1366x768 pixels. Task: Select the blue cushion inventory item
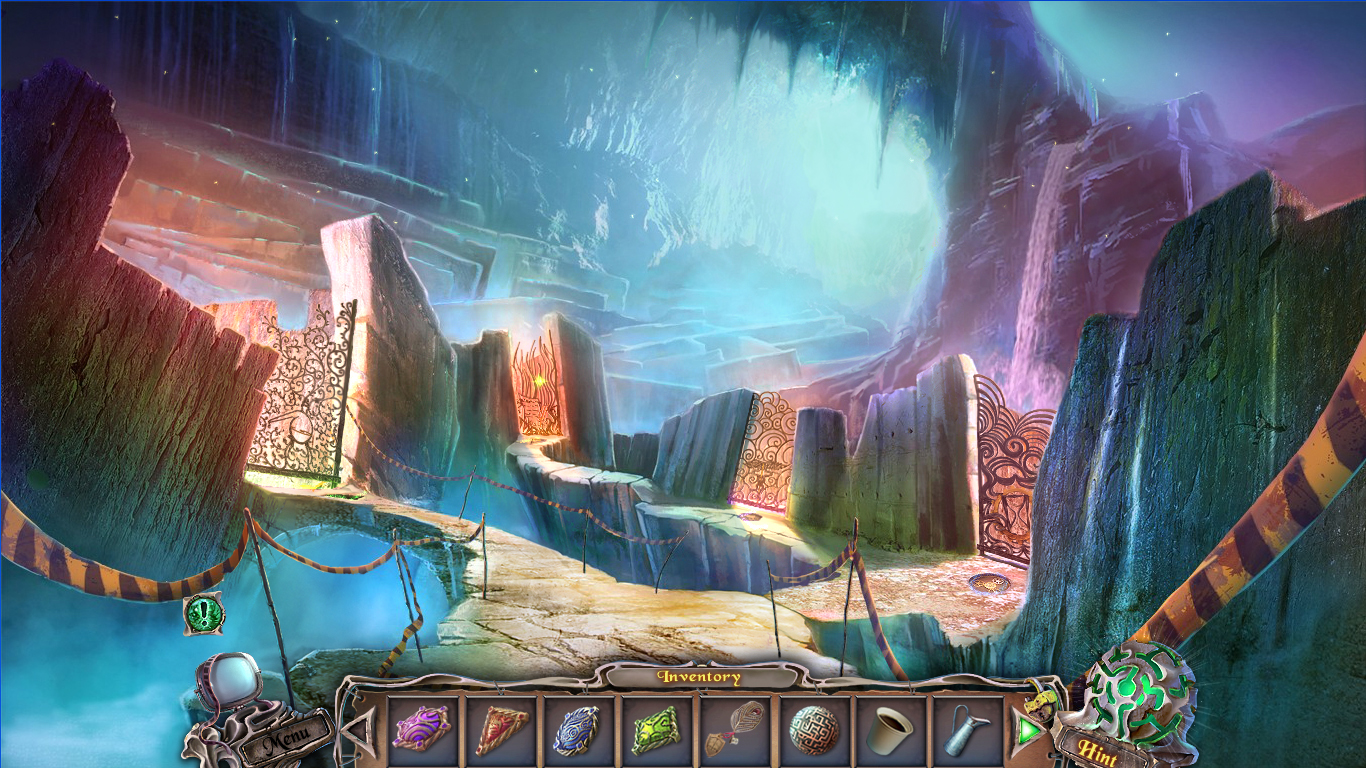[576, 731]
